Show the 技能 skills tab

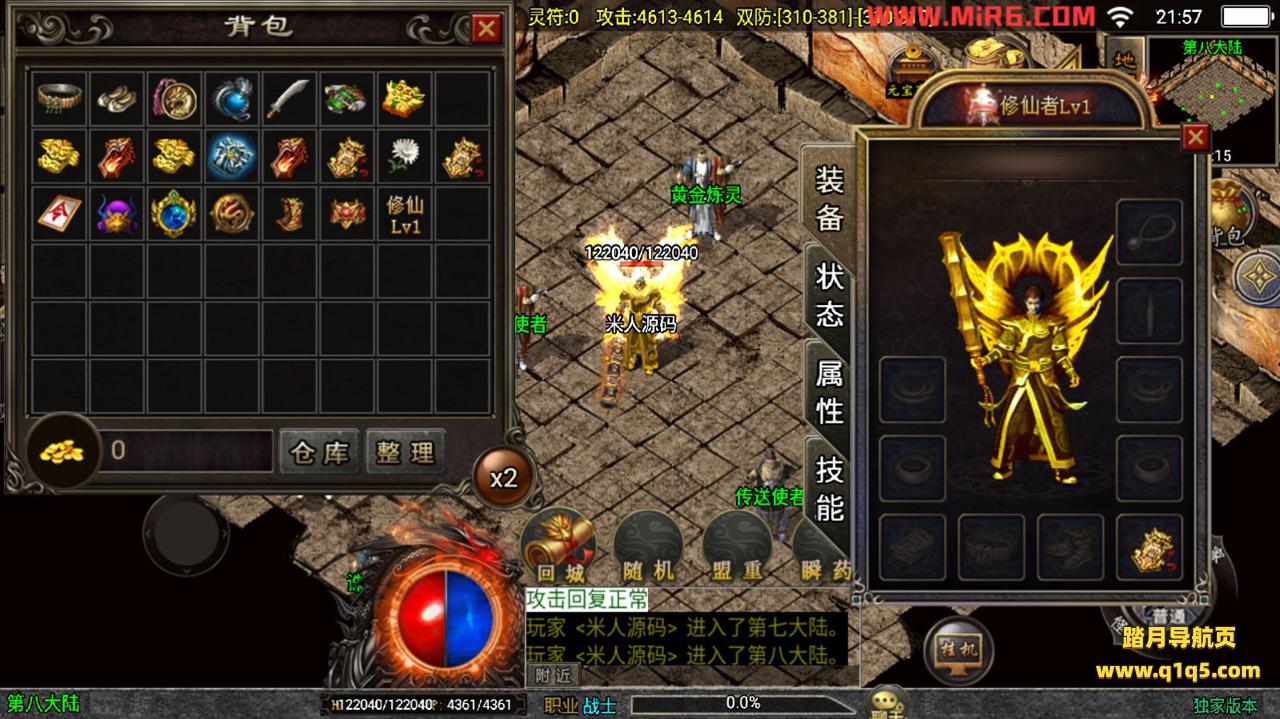(x=829, y=487)
